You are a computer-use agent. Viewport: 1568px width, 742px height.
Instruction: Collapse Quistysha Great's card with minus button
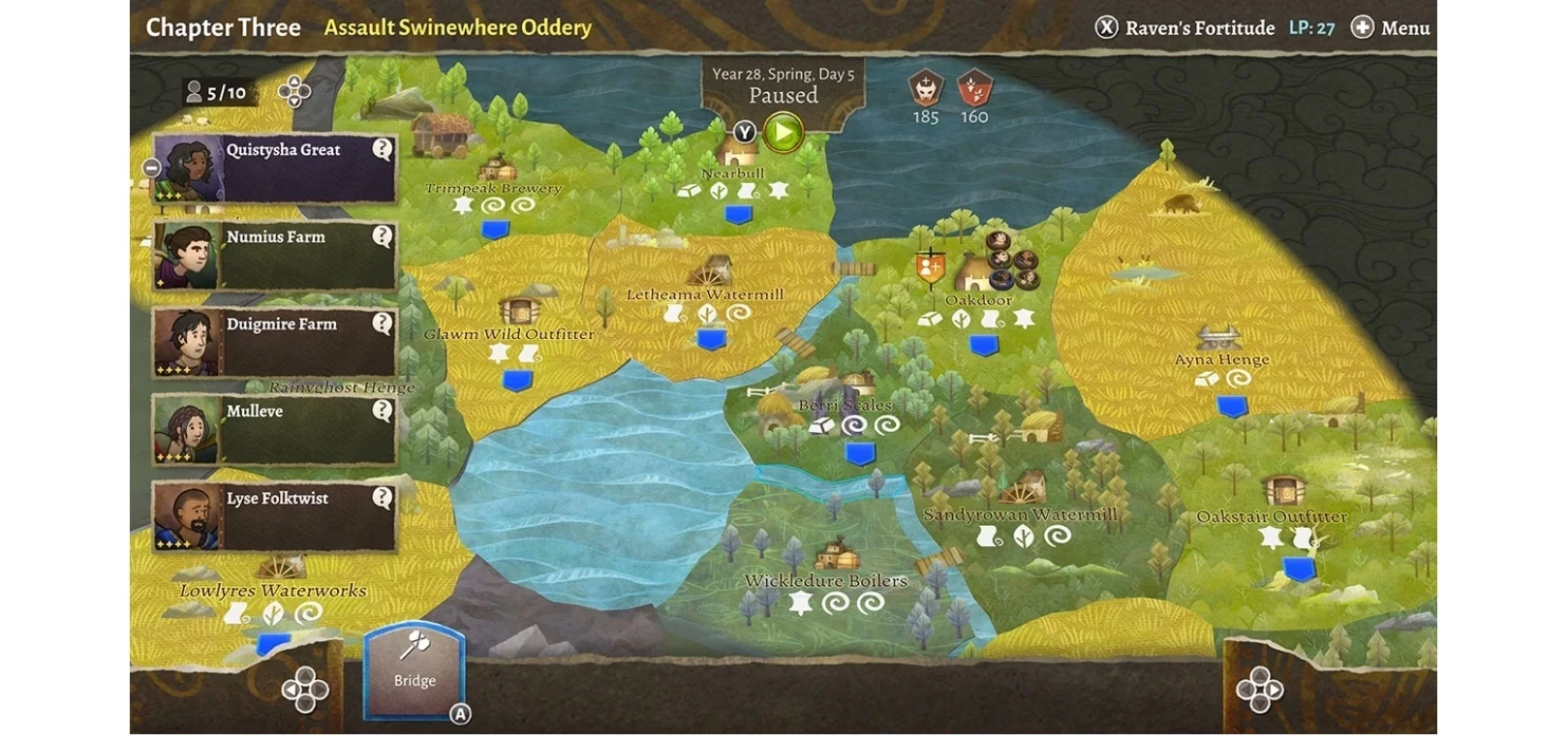tap(151, 168)
